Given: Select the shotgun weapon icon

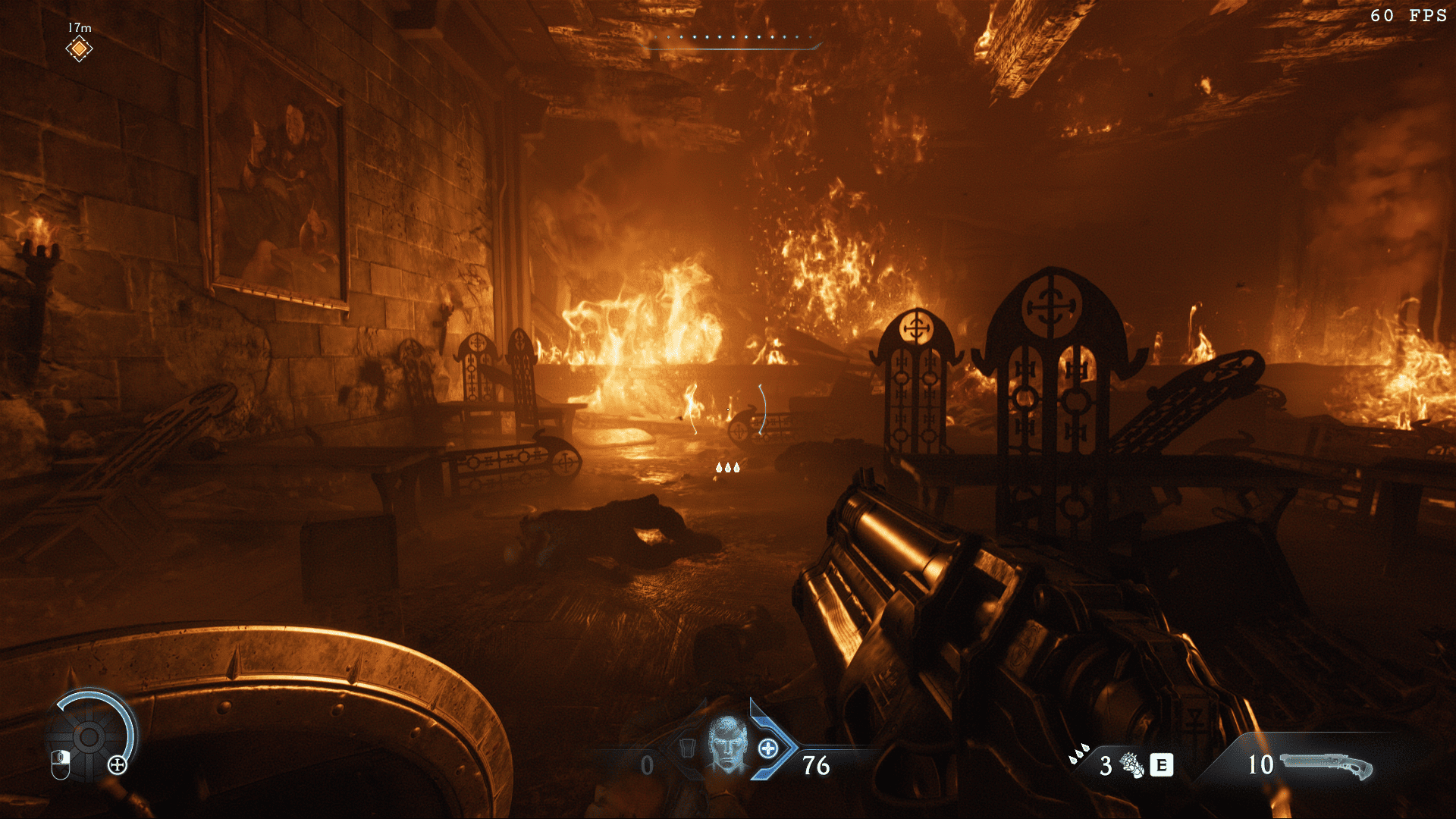Looking at the screenshot, I should click(x=1326, y=765).
